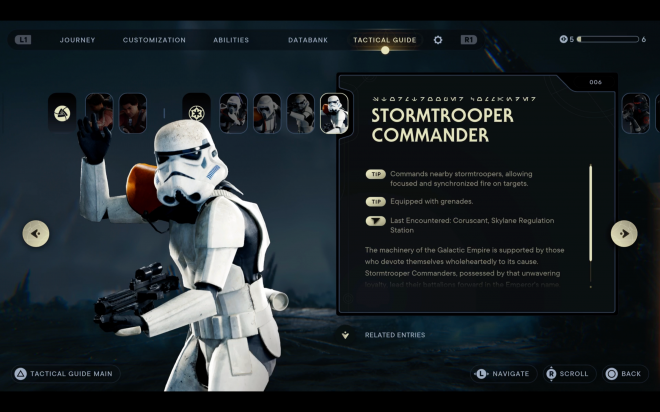The height and width of the screenshot is (412, 660).
Task: Click the description panel's scrollbar
Action: tap(590, 225)
